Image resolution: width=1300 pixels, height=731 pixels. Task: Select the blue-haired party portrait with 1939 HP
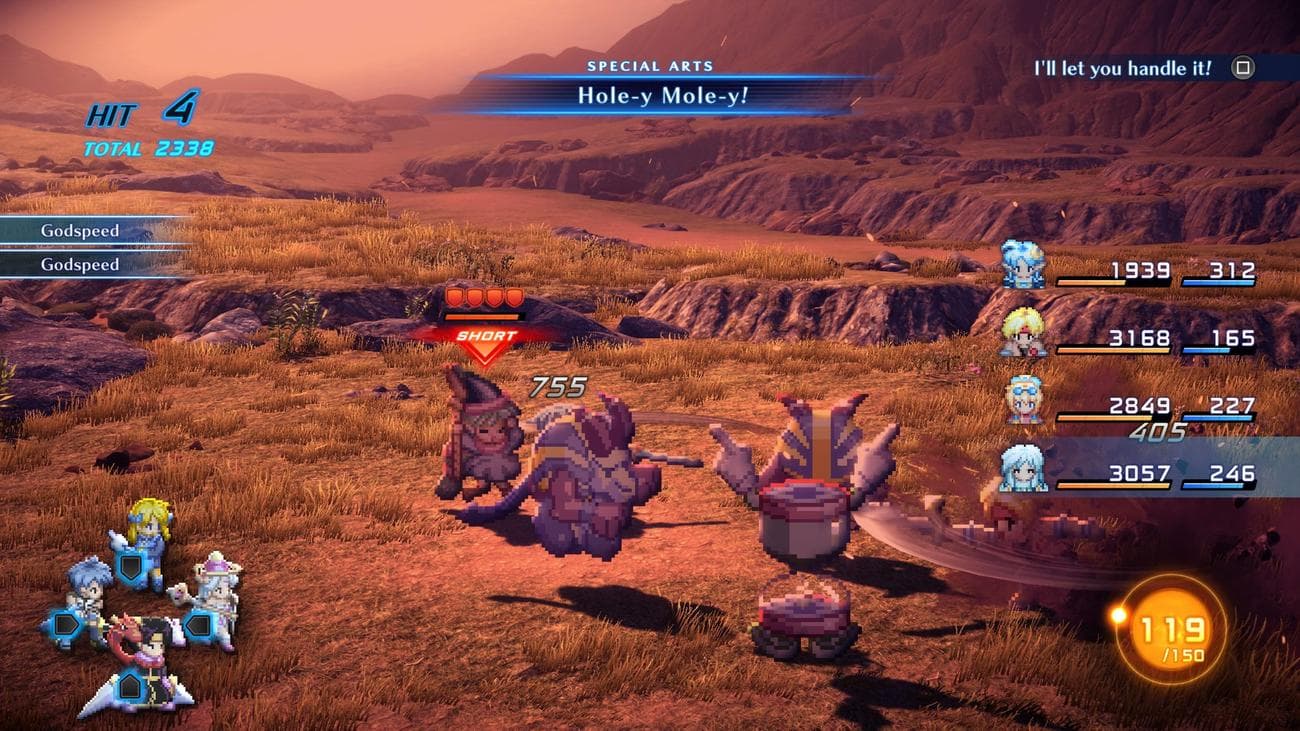(x=1023, y=265)
